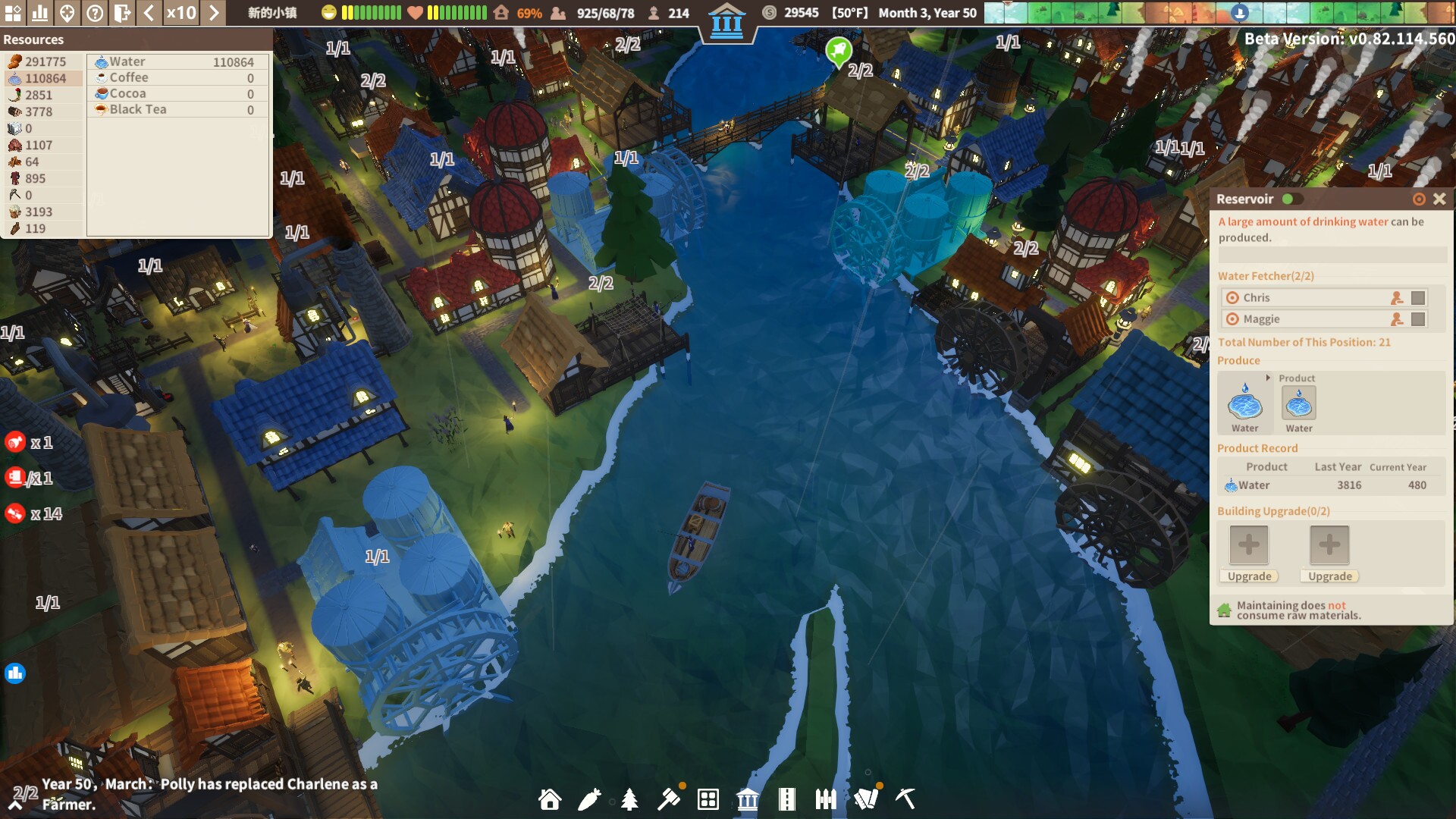Open the forestry tree category
Screen dimensions: 1456x819
pyautogui.click(x=629, y=799)
